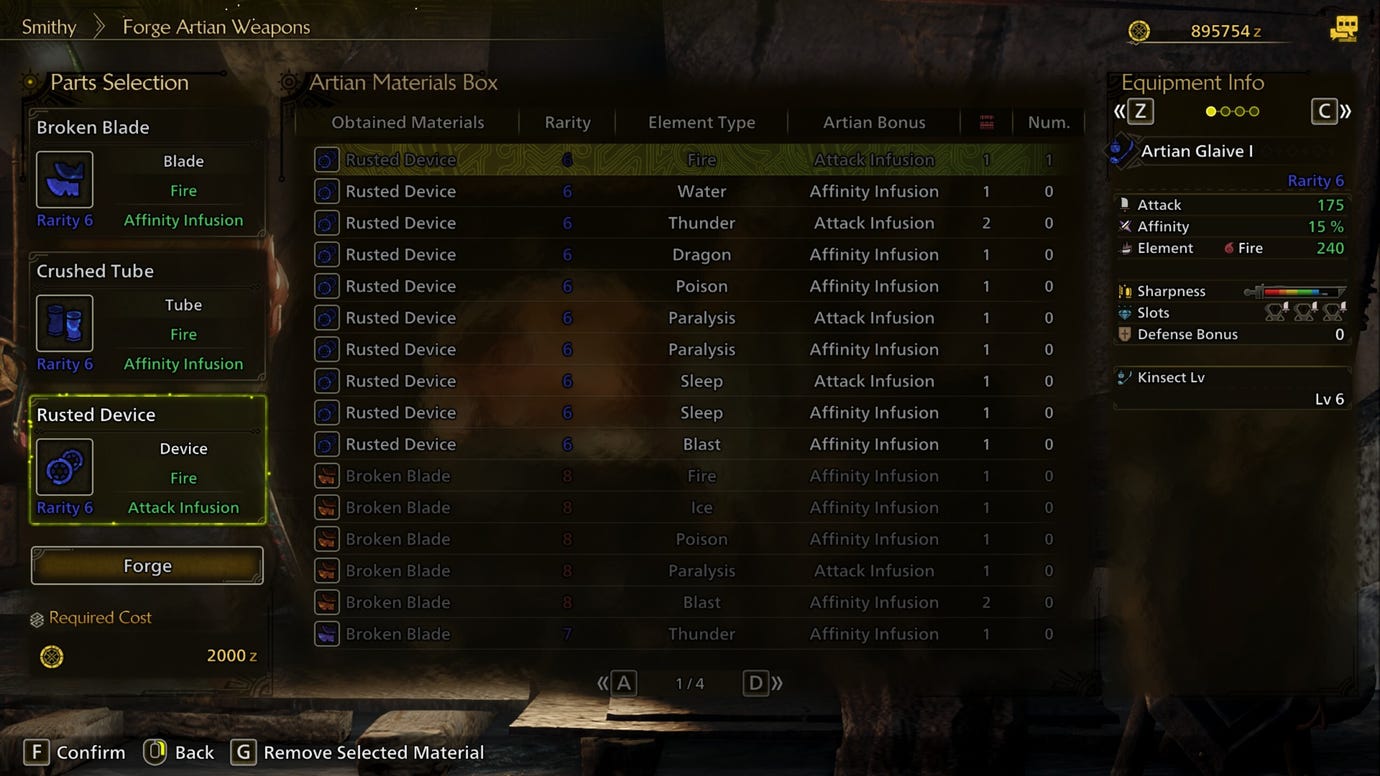Click the Z tab arrow to switch equipment view
The image size is (1380, 776).
1139,111
